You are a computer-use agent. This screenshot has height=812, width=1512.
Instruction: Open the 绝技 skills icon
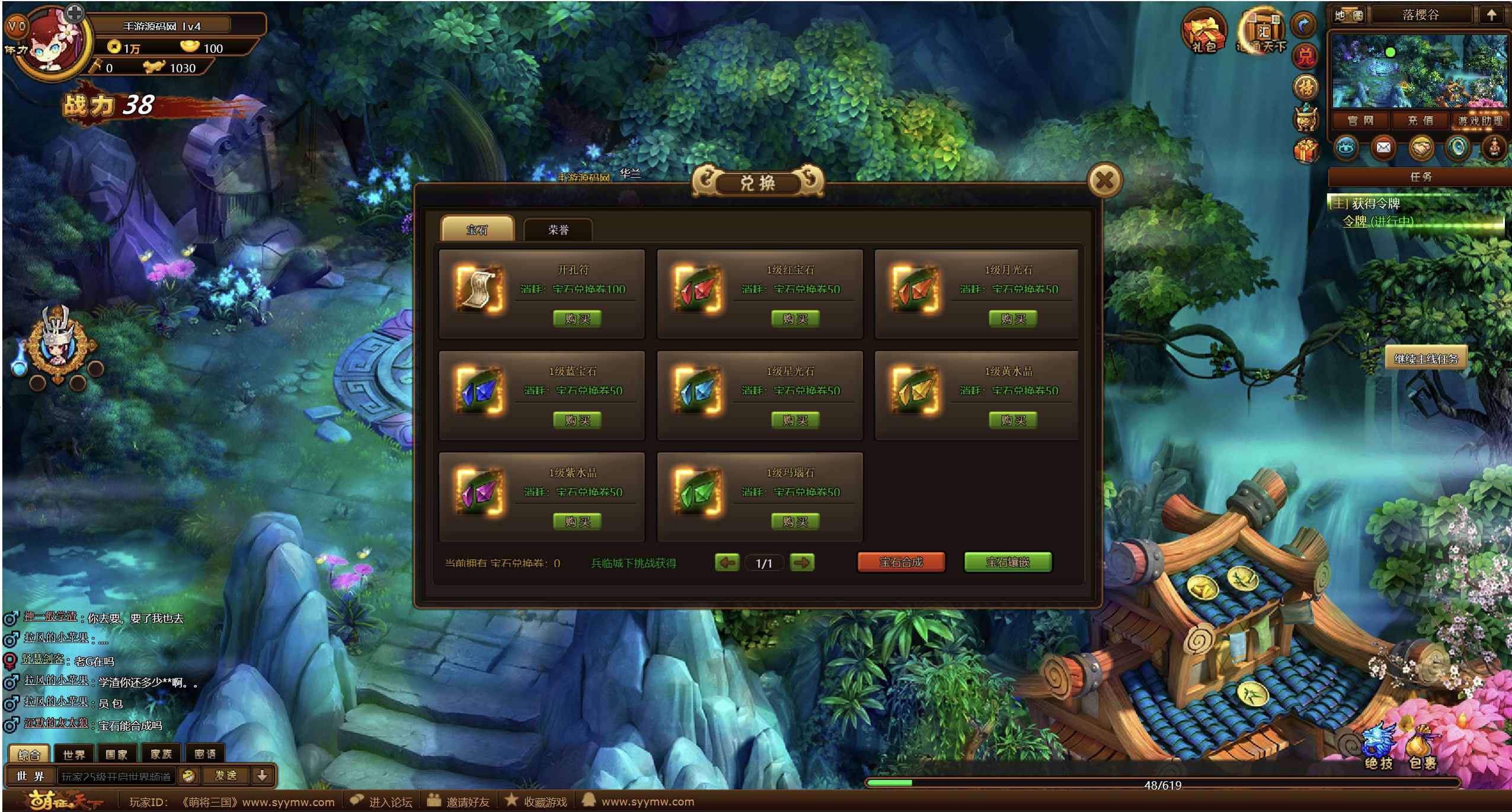tap(1379, 750)
